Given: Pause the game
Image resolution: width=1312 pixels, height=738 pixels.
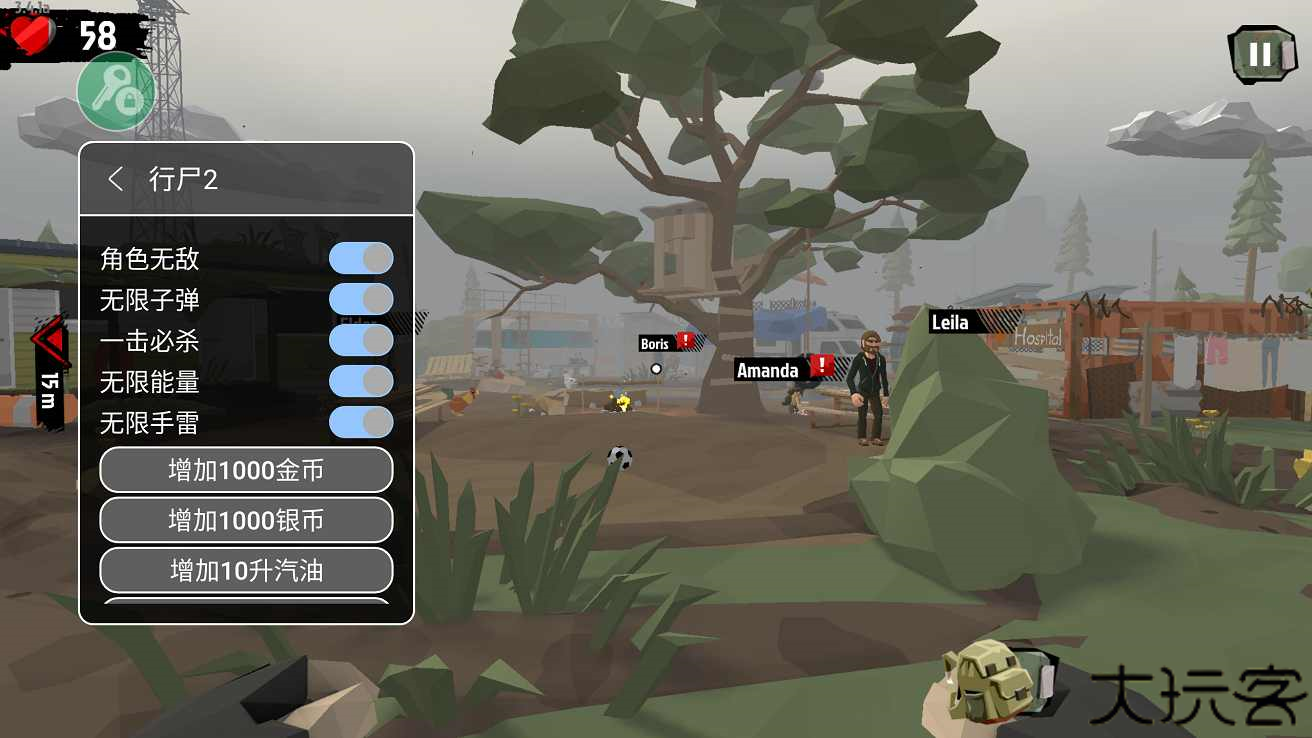Looking at the screenshot, I should pyautogui.click(x=1260, y=54).
